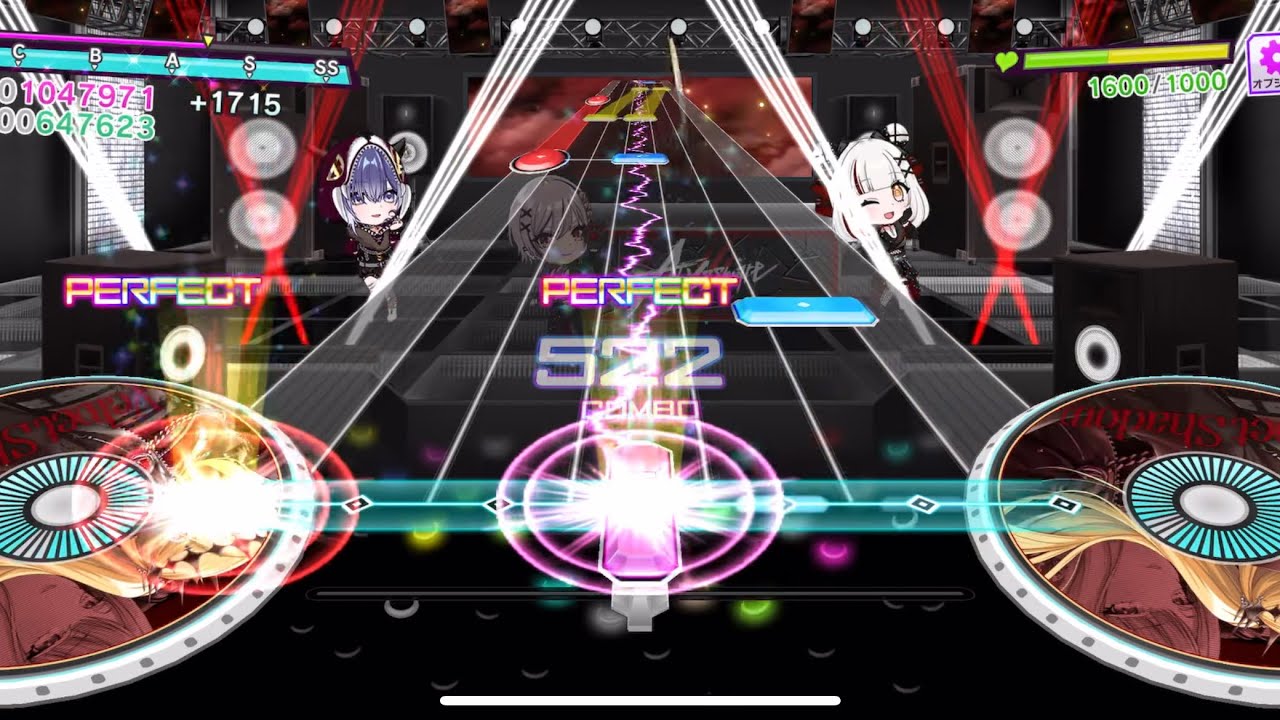Click the +1715 score bonus text

[233, 100]
